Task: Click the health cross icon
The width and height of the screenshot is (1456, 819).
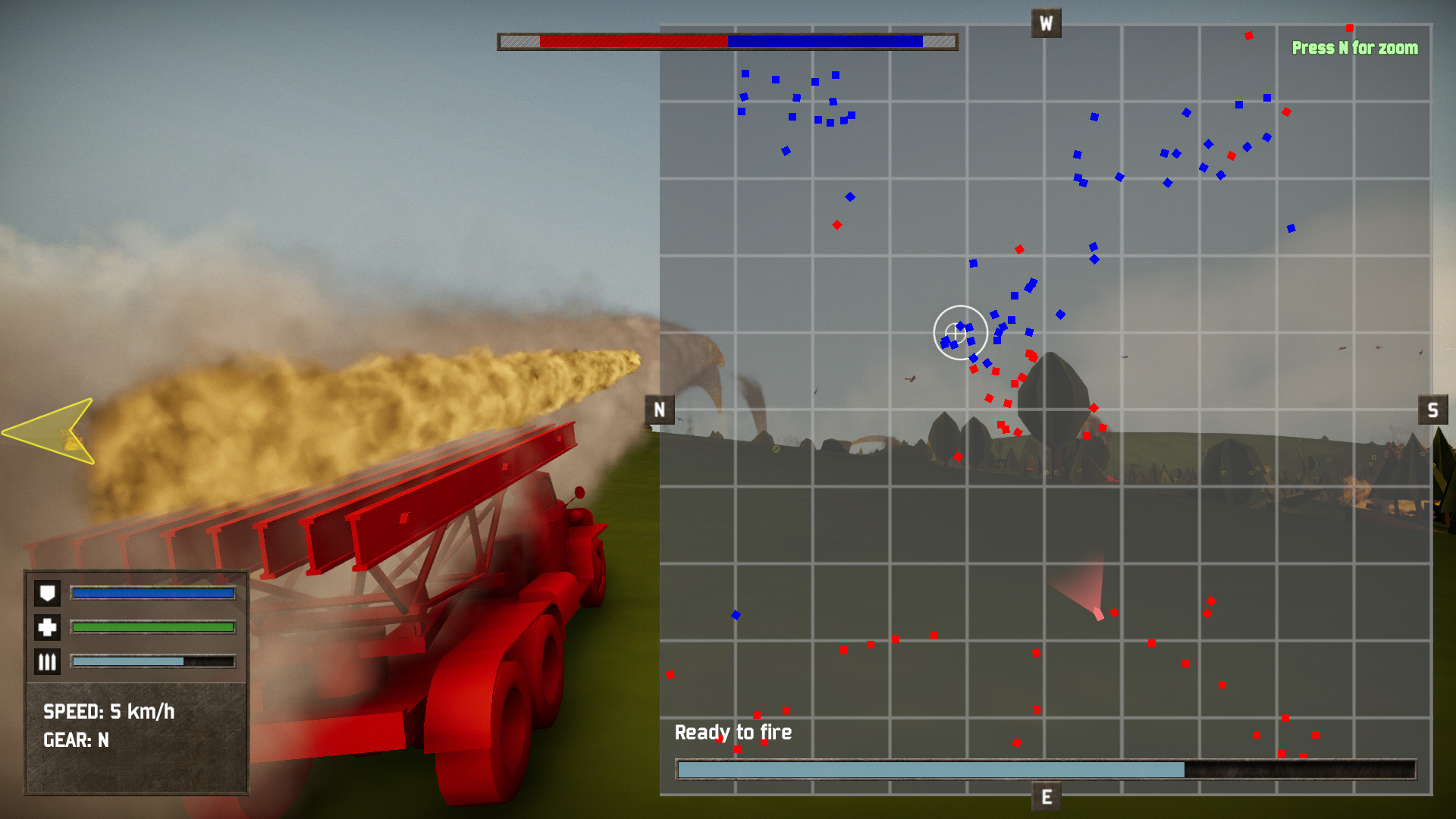Action: (46, 627)
